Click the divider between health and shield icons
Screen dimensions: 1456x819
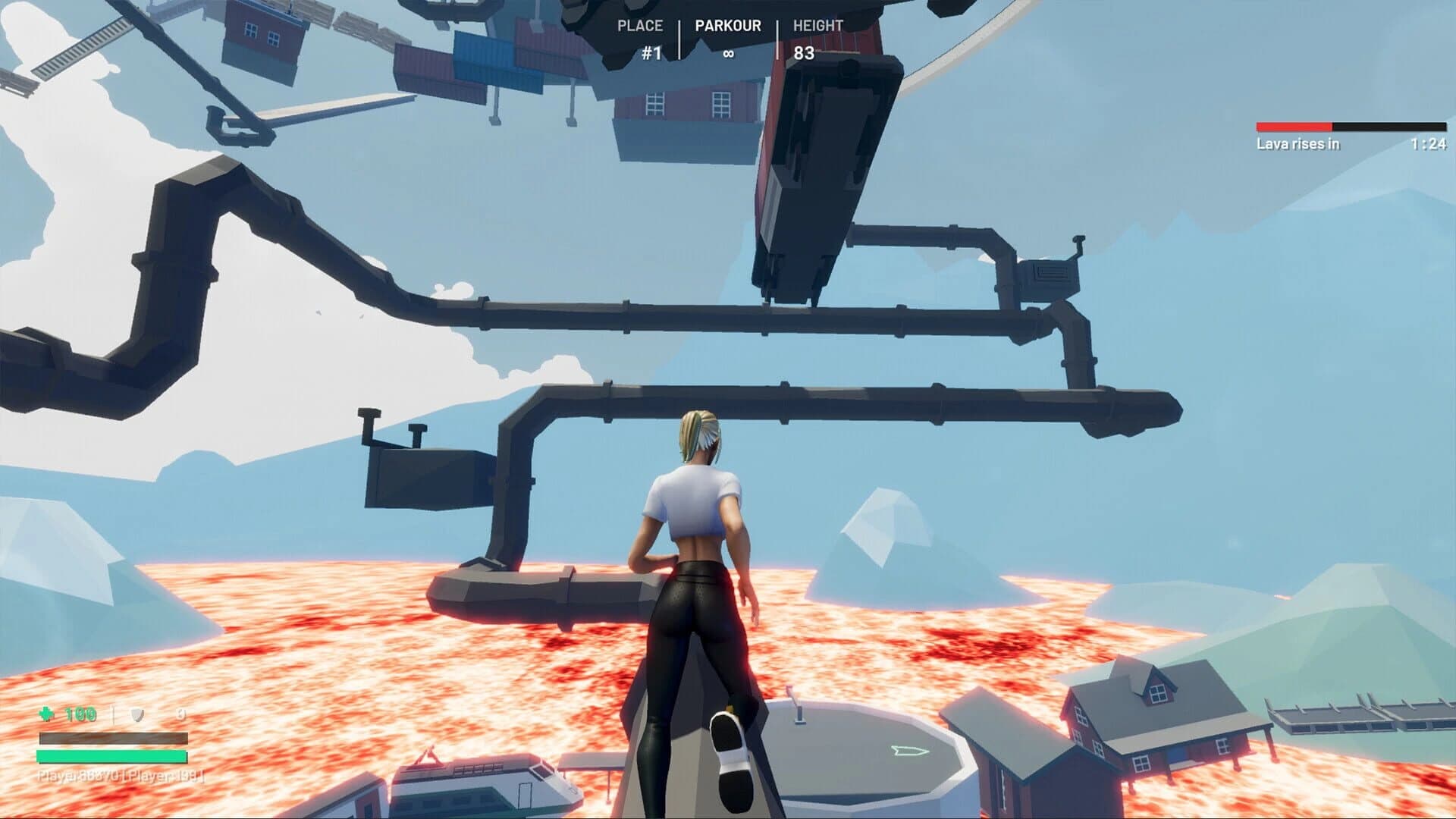[x=112, y=713]
